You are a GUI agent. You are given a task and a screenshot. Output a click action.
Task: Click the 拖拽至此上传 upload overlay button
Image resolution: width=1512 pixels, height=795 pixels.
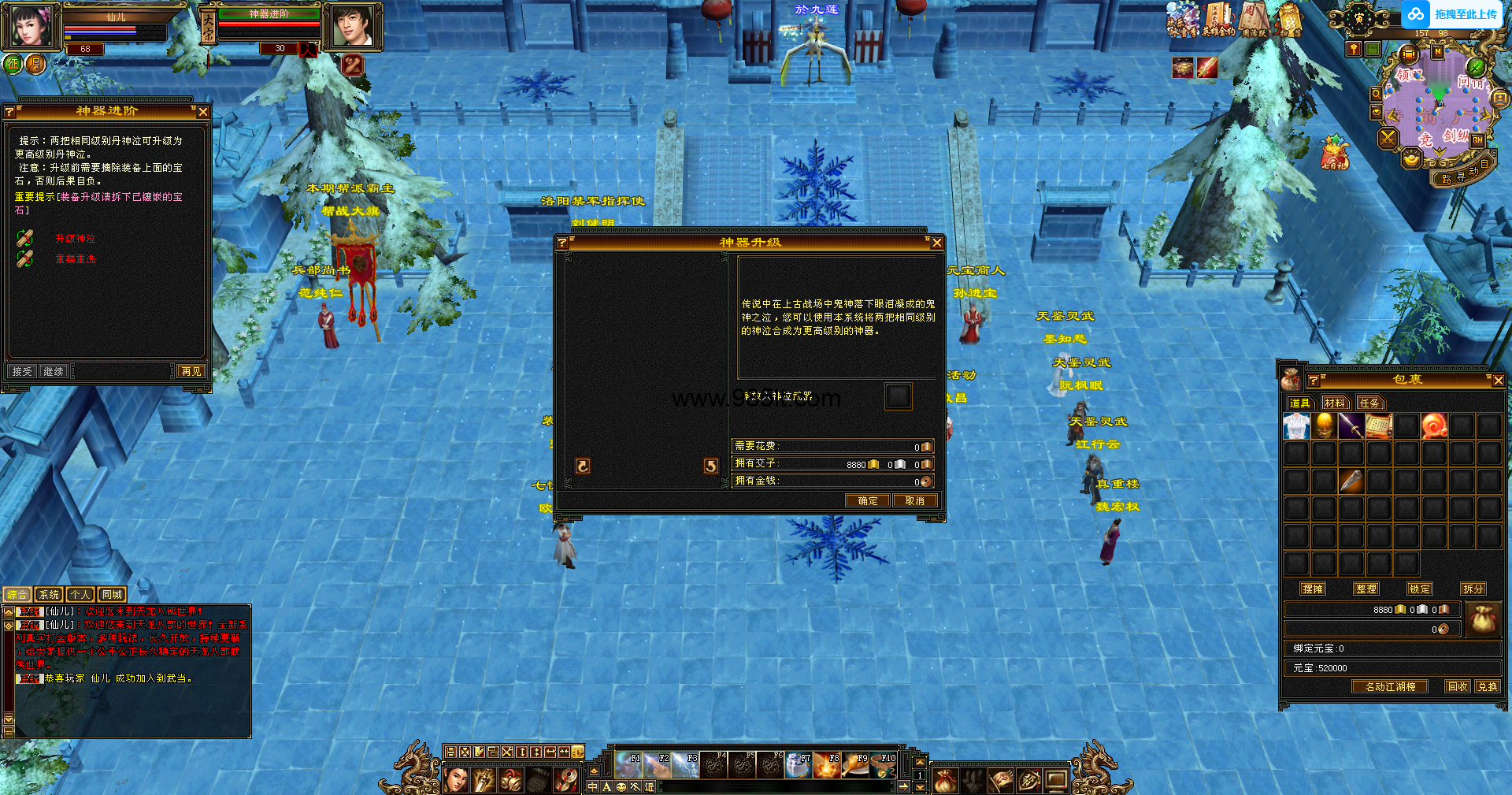[x=1453, y=14]
